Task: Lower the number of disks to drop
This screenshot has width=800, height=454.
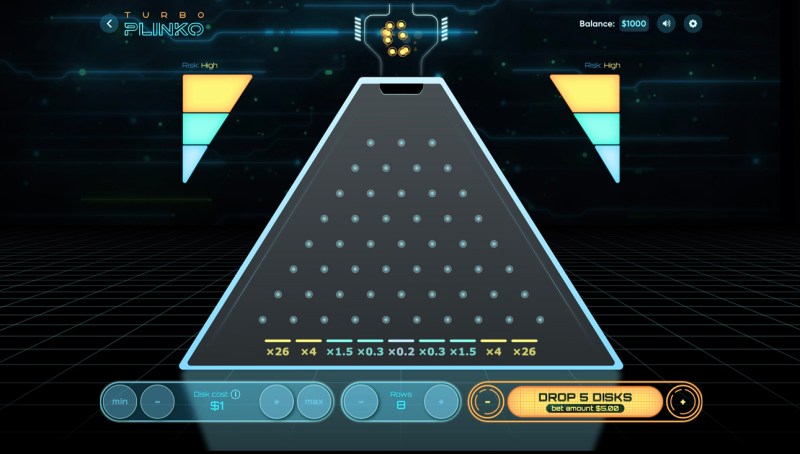Action: [x=487, y=401]
